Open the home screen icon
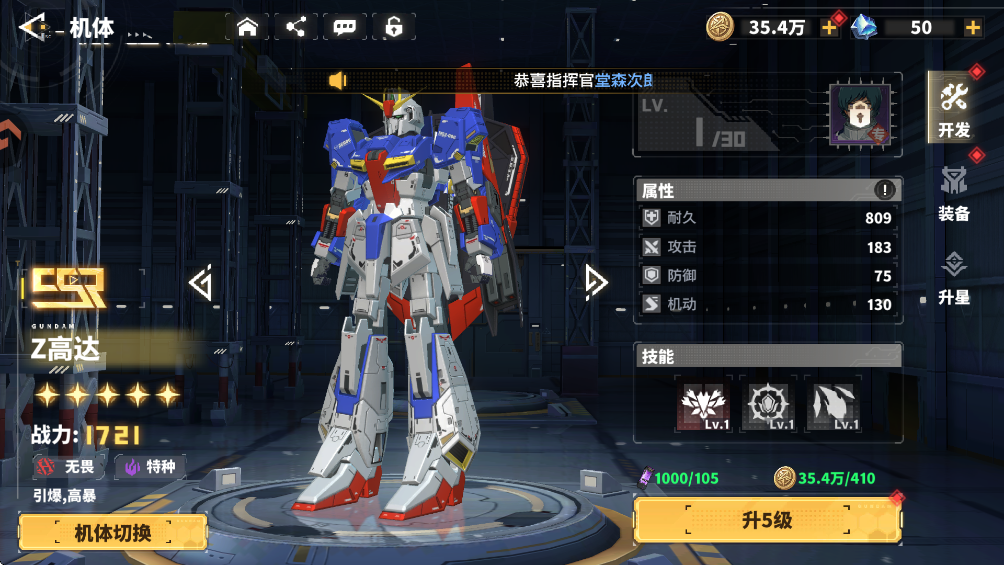 point(247,27)
